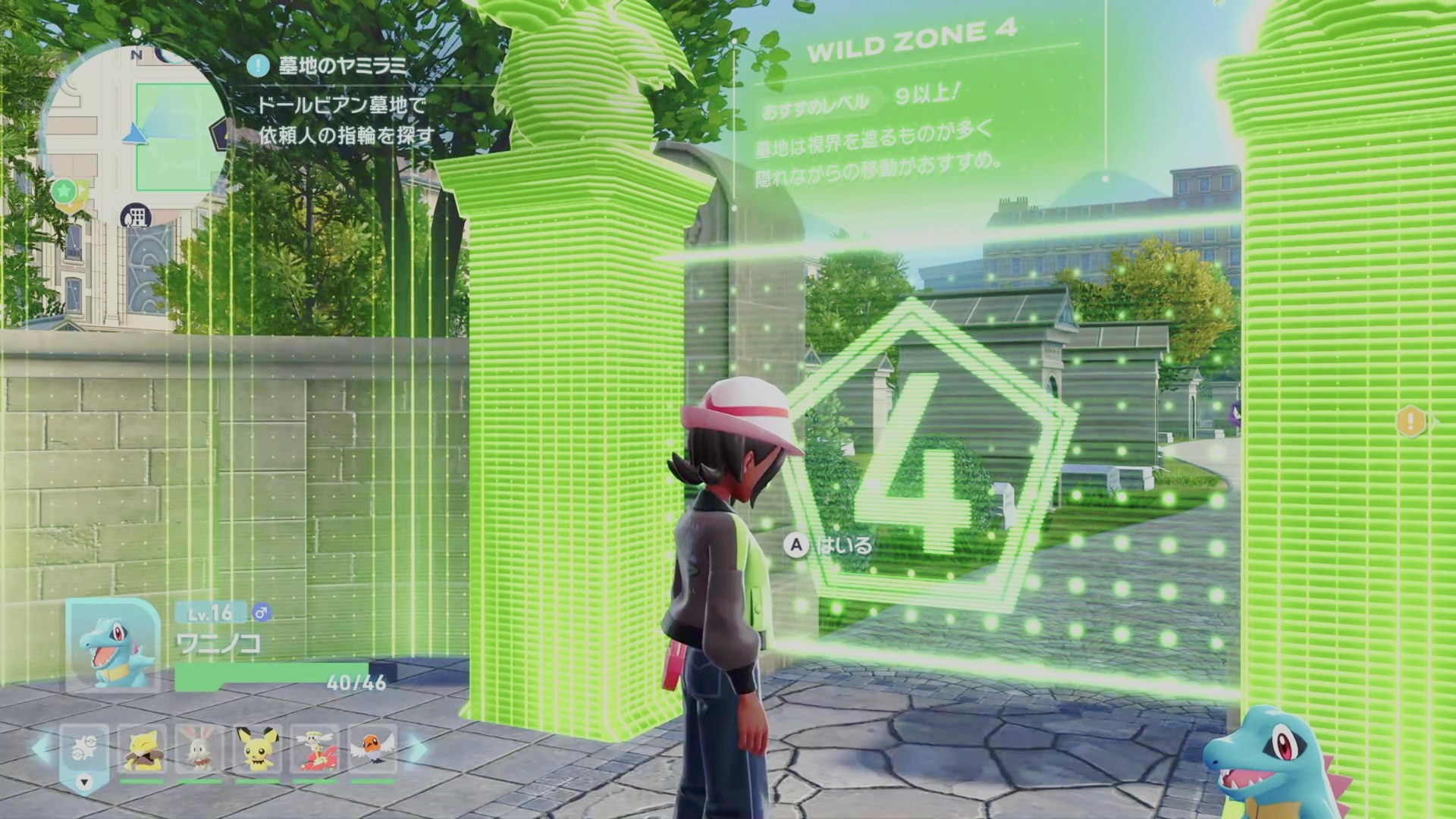Click the party bar's right arrow
This screenshot has width=1456, height=819.
417,748
